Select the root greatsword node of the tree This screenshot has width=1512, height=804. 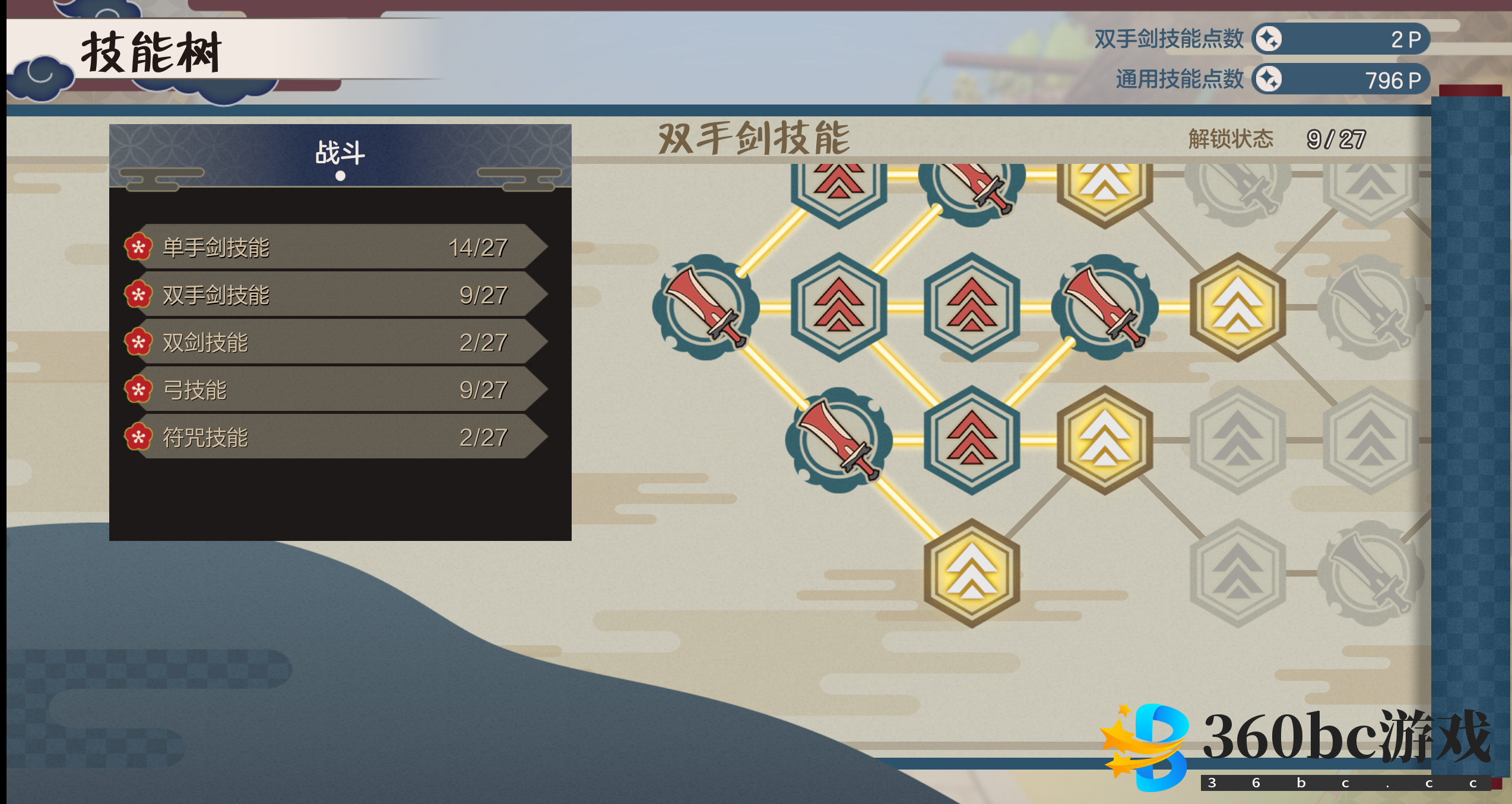[705, 307]
